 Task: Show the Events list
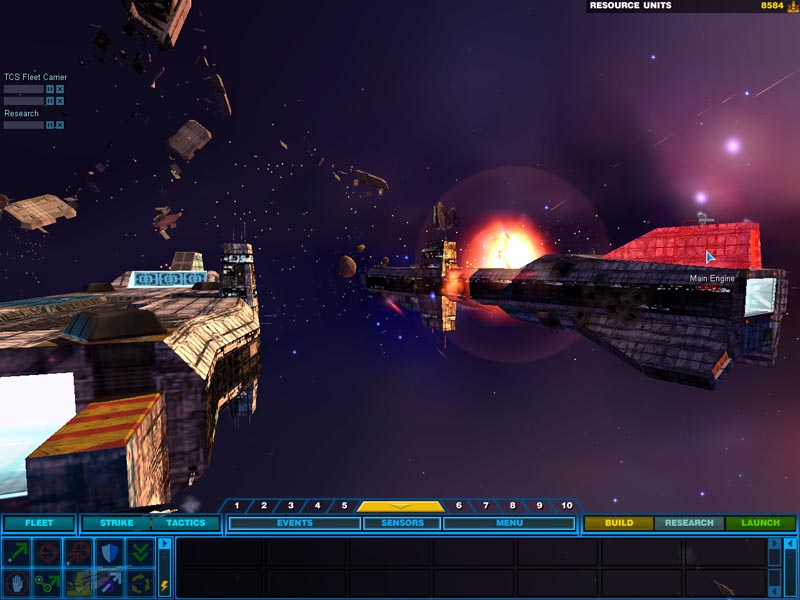tap(294, 523)
